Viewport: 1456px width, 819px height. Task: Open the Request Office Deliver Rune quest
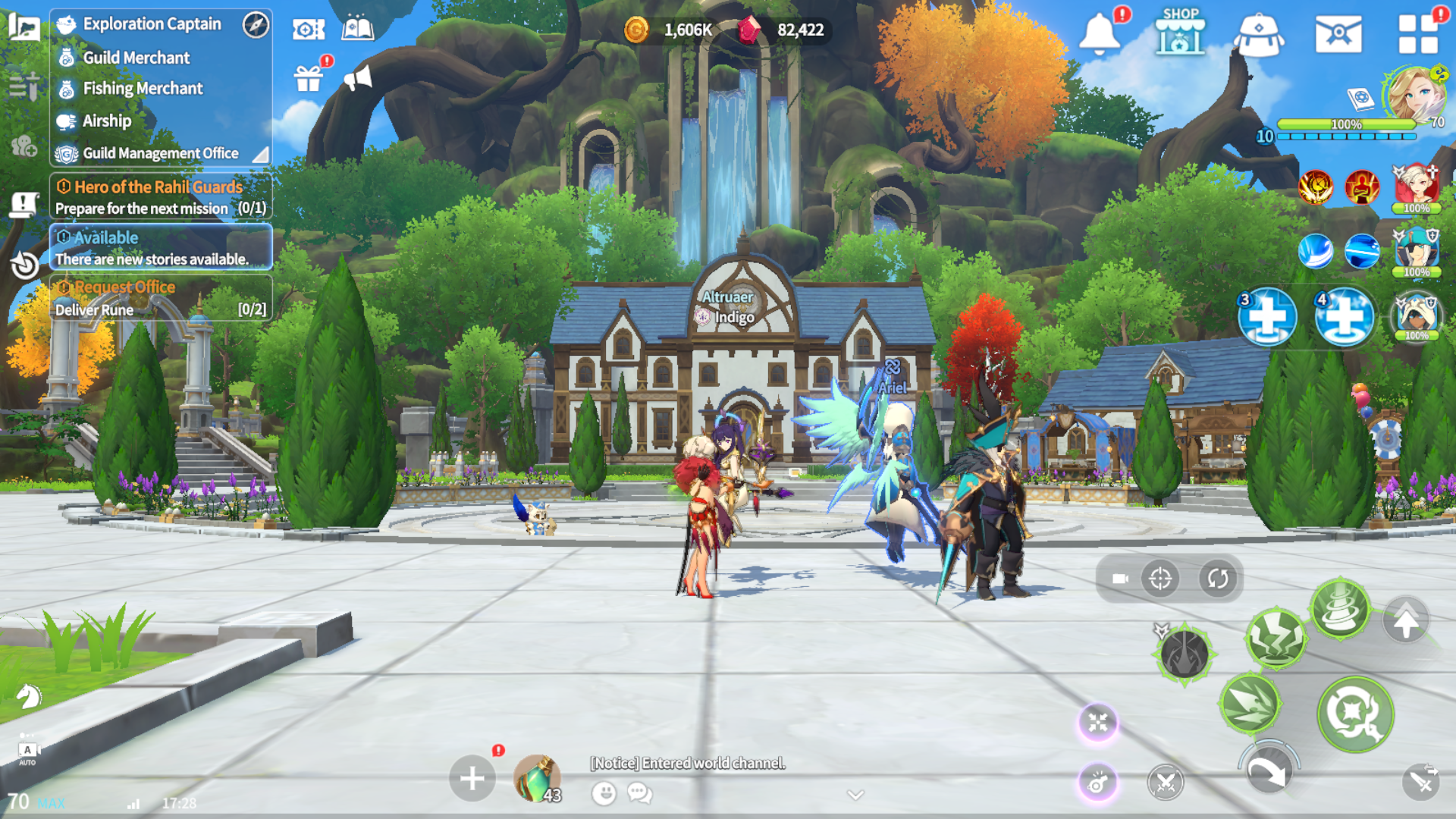pos(160,298)
